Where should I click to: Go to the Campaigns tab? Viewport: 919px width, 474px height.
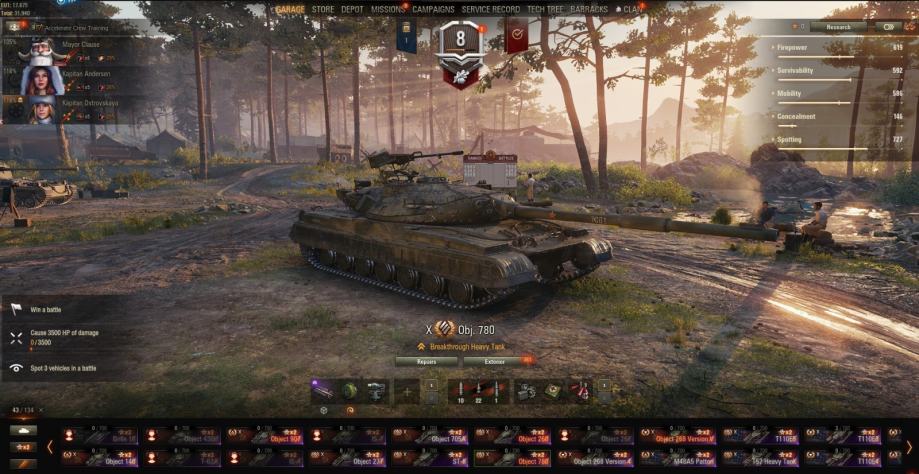(434, 9)
